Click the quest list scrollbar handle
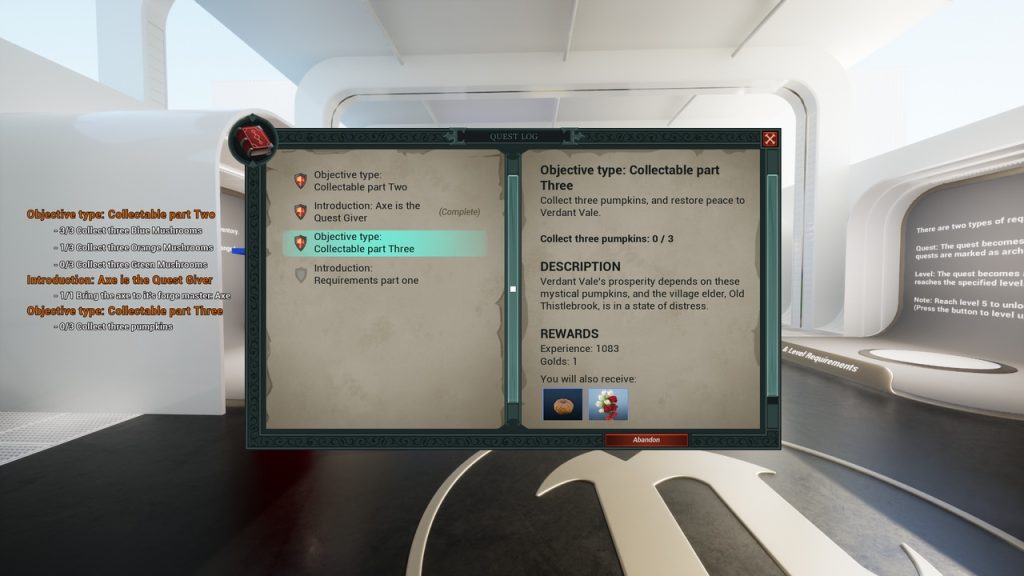Screen dimensions: 1024x576 click(x=513, y=289)
